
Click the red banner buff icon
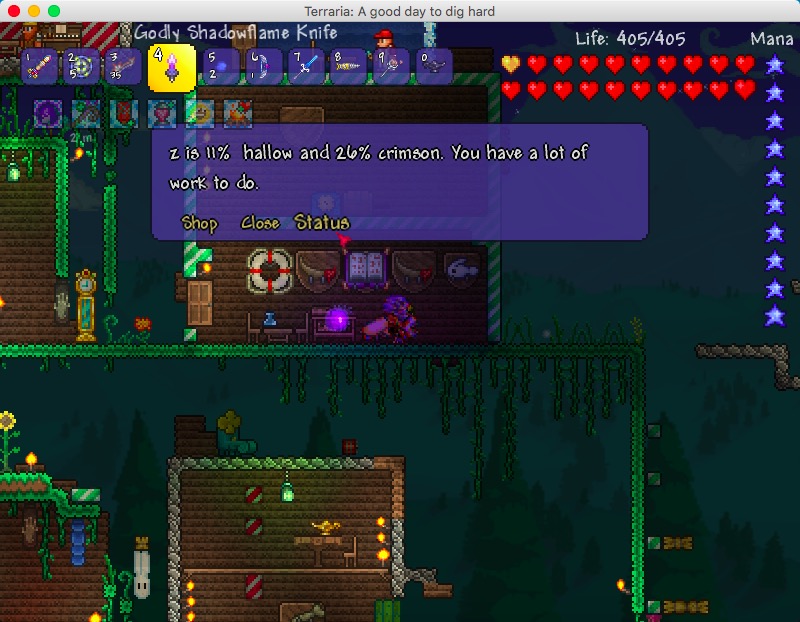click(x=124, y=113)
